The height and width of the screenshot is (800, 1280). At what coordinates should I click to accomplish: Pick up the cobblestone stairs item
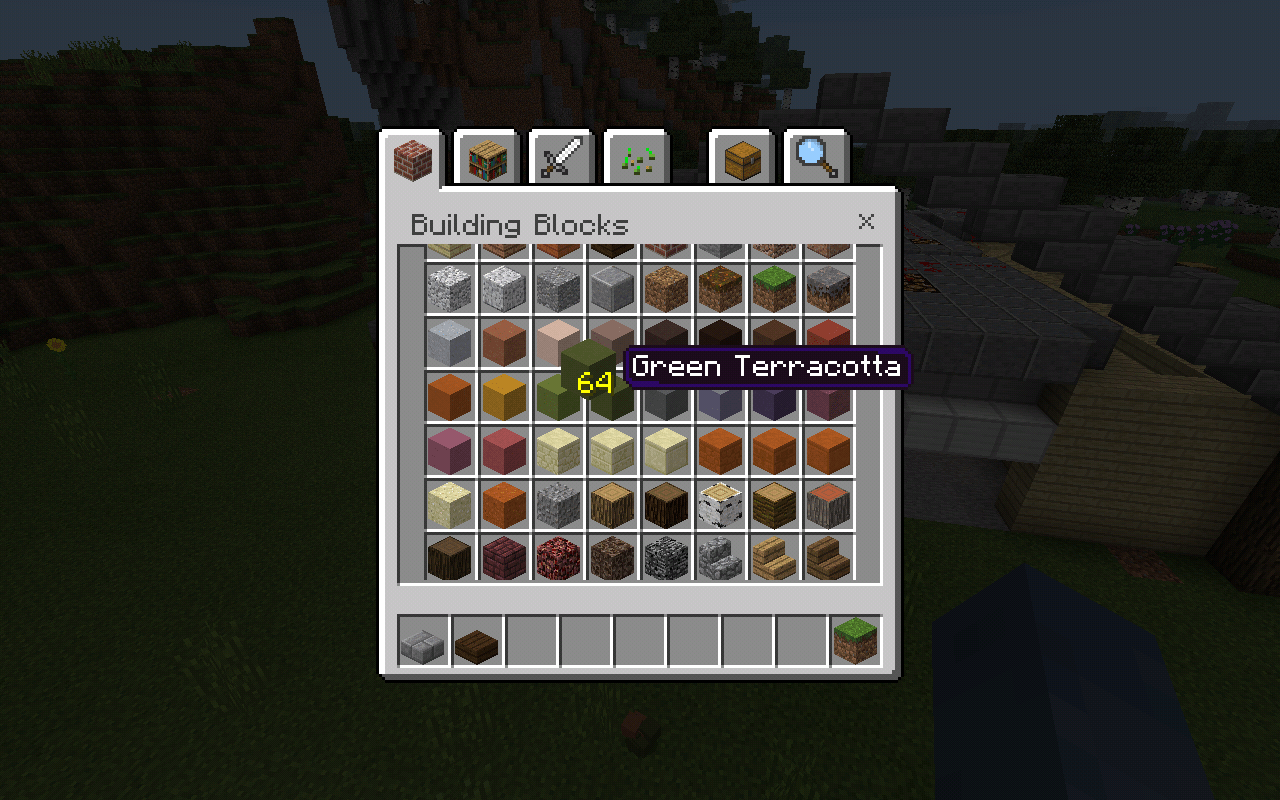720,556
